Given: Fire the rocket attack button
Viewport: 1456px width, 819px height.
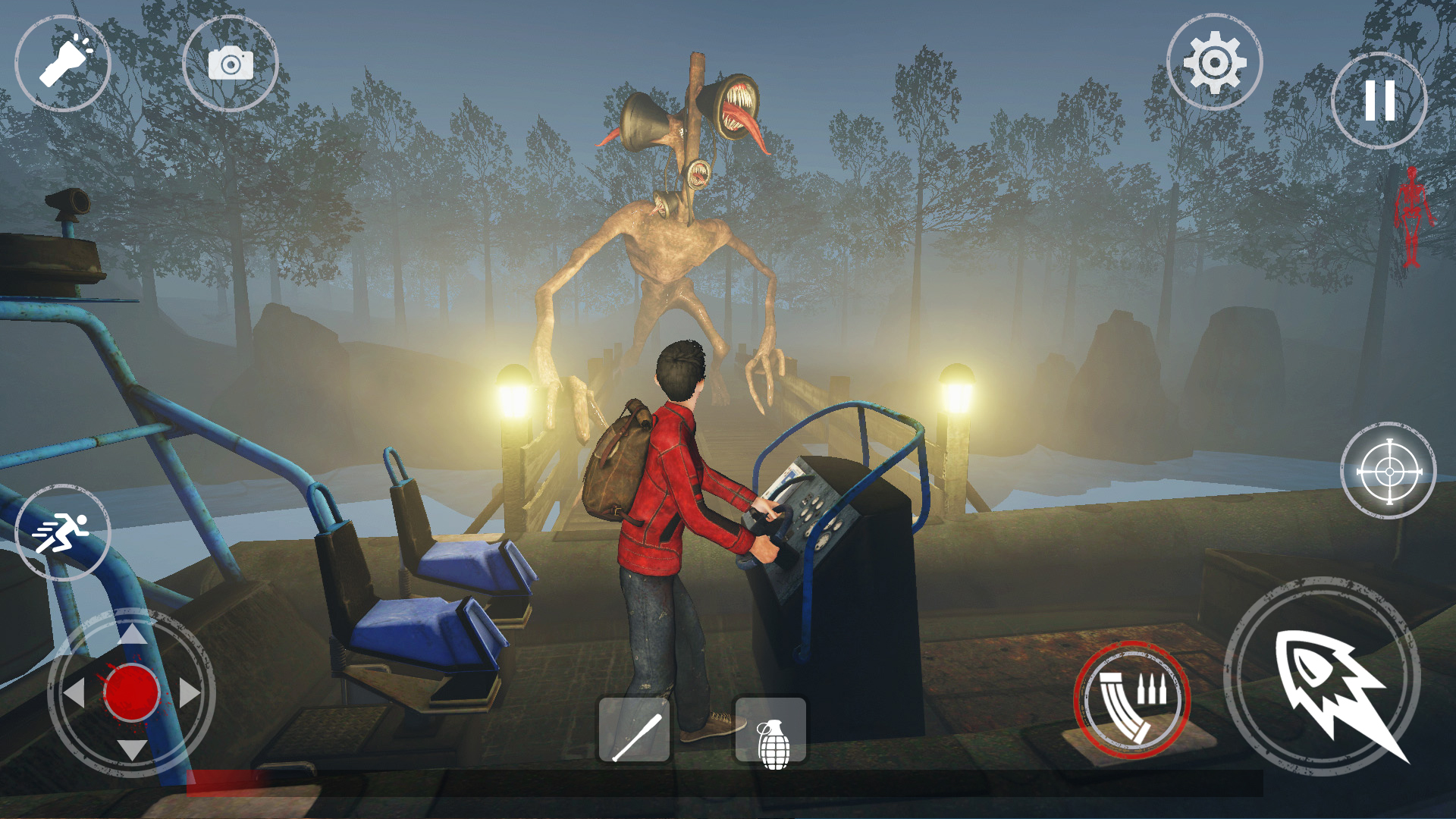Looking at the screenshot, I should (1323, 677).
